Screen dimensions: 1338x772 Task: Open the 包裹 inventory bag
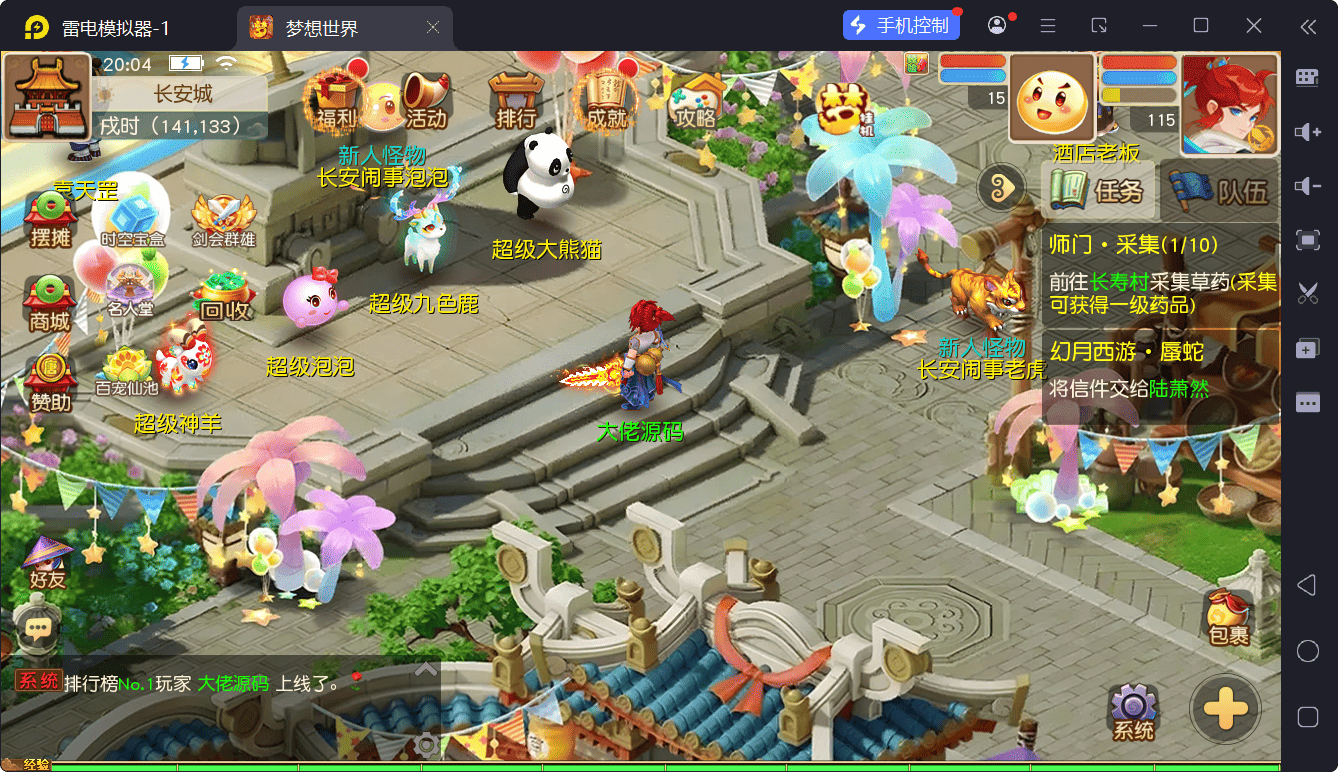point(1228,617)
